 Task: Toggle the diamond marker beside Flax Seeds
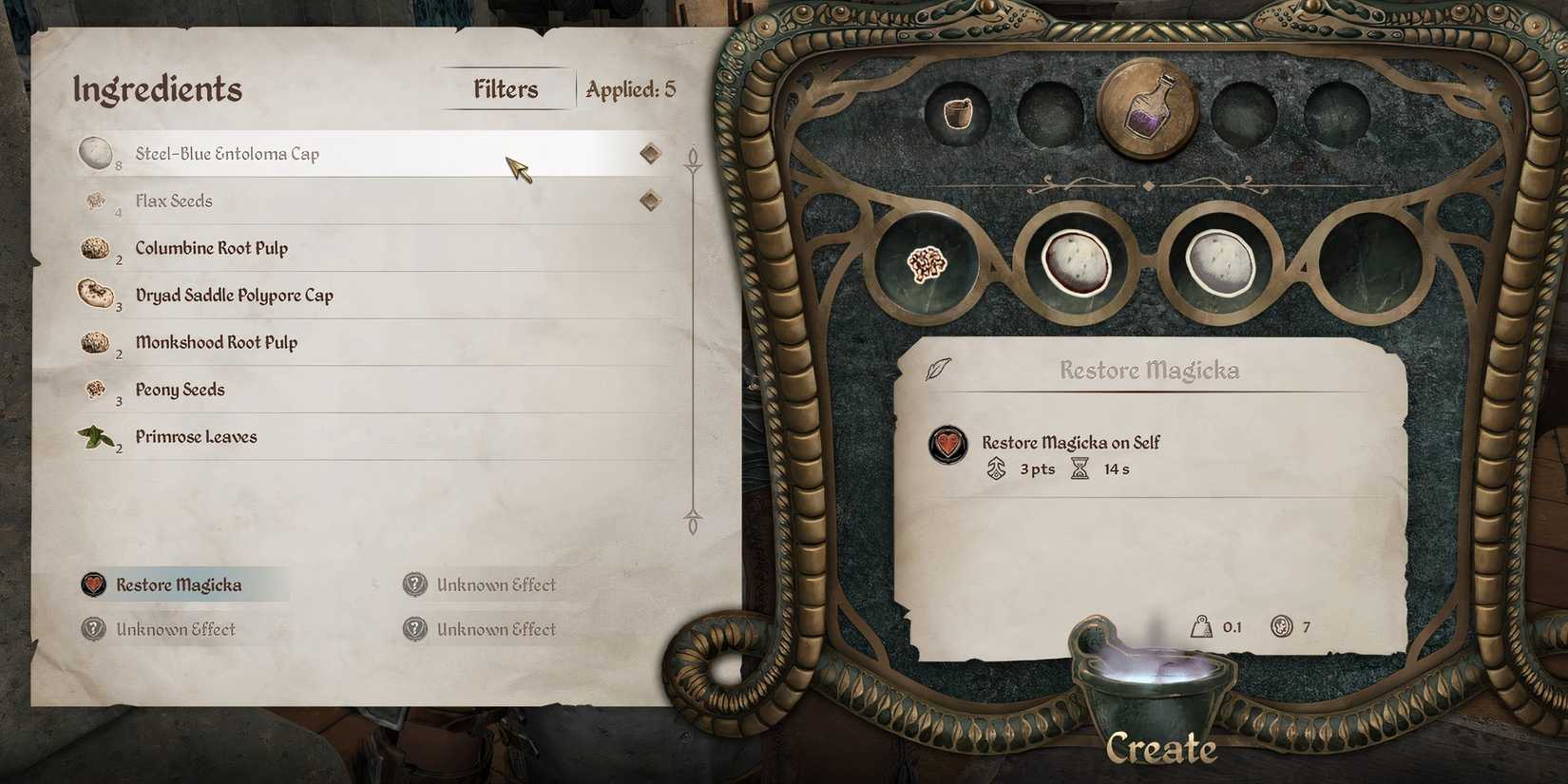tap(652, 201)
